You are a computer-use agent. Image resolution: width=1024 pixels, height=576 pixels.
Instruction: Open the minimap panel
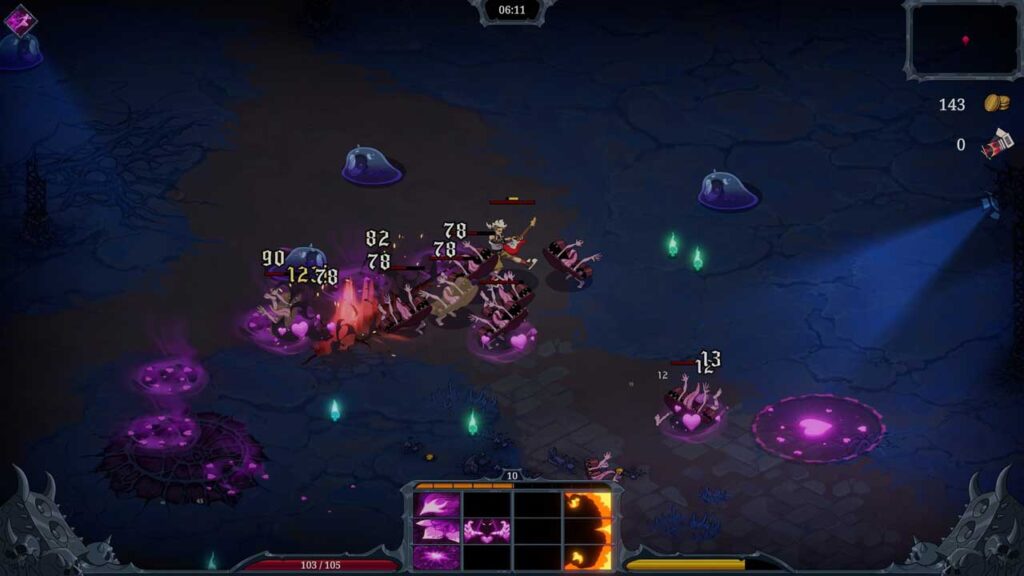(963, 40)
